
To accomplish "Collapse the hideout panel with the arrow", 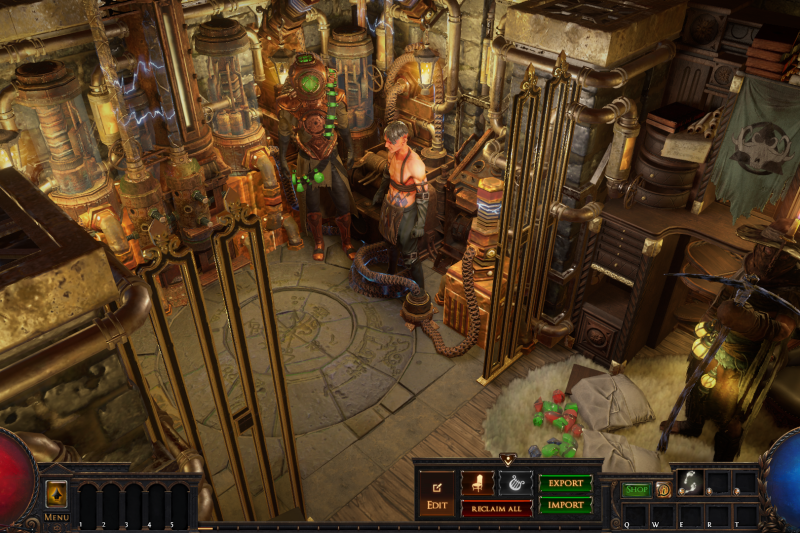I will tap(507, 460).
